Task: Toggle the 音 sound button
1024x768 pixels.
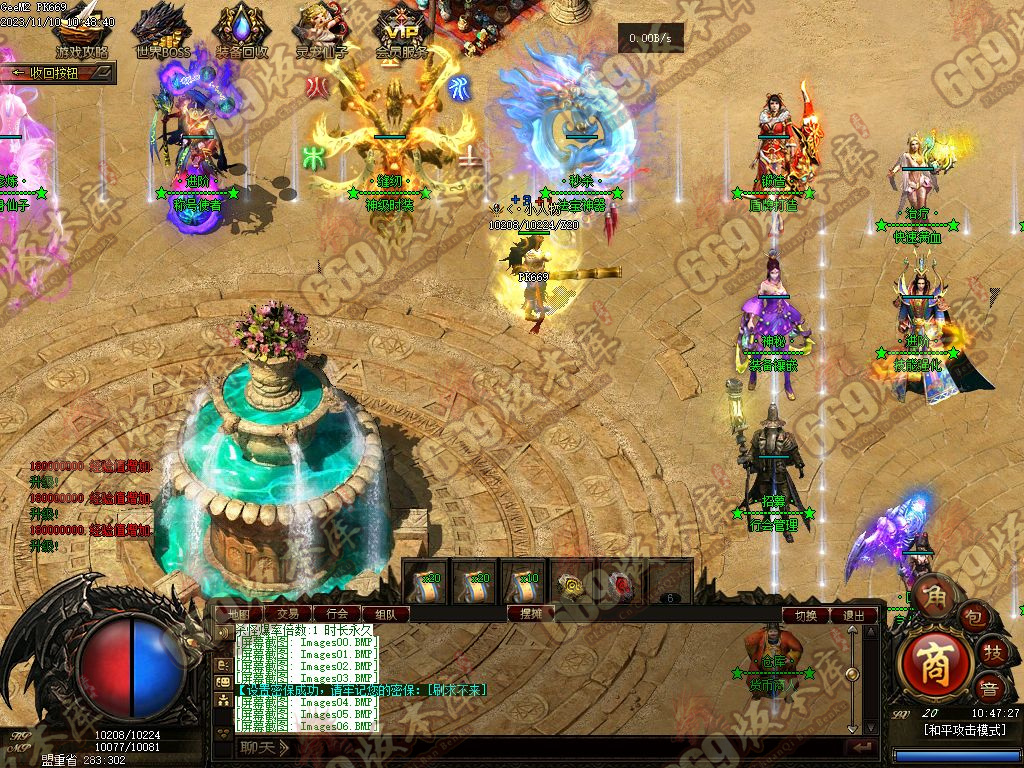Action: 989,688
